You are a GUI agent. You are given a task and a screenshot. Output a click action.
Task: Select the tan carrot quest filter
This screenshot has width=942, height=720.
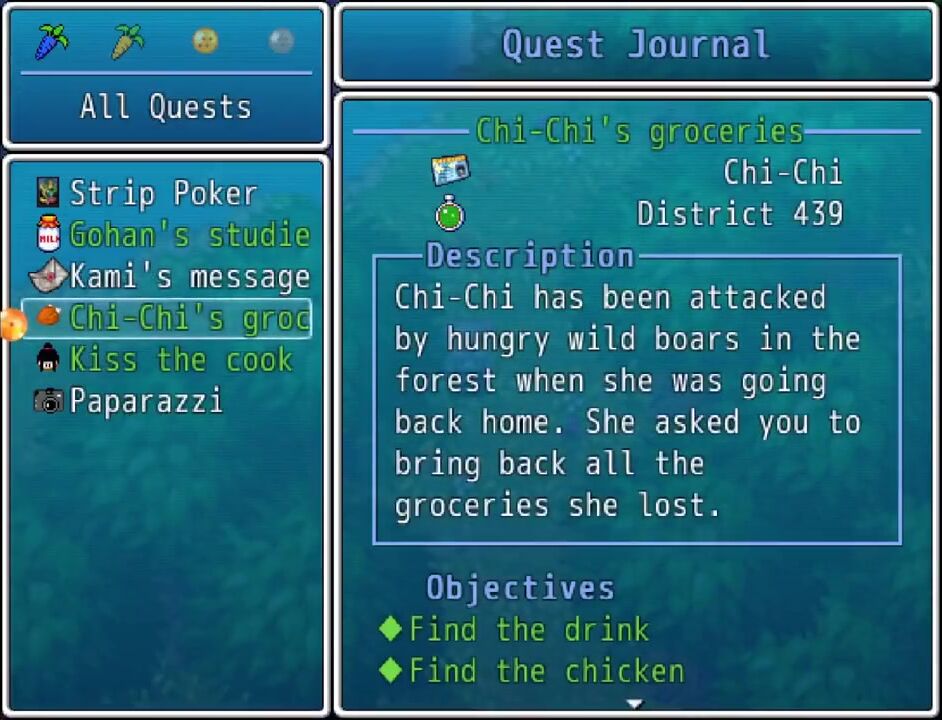point(128,41)
